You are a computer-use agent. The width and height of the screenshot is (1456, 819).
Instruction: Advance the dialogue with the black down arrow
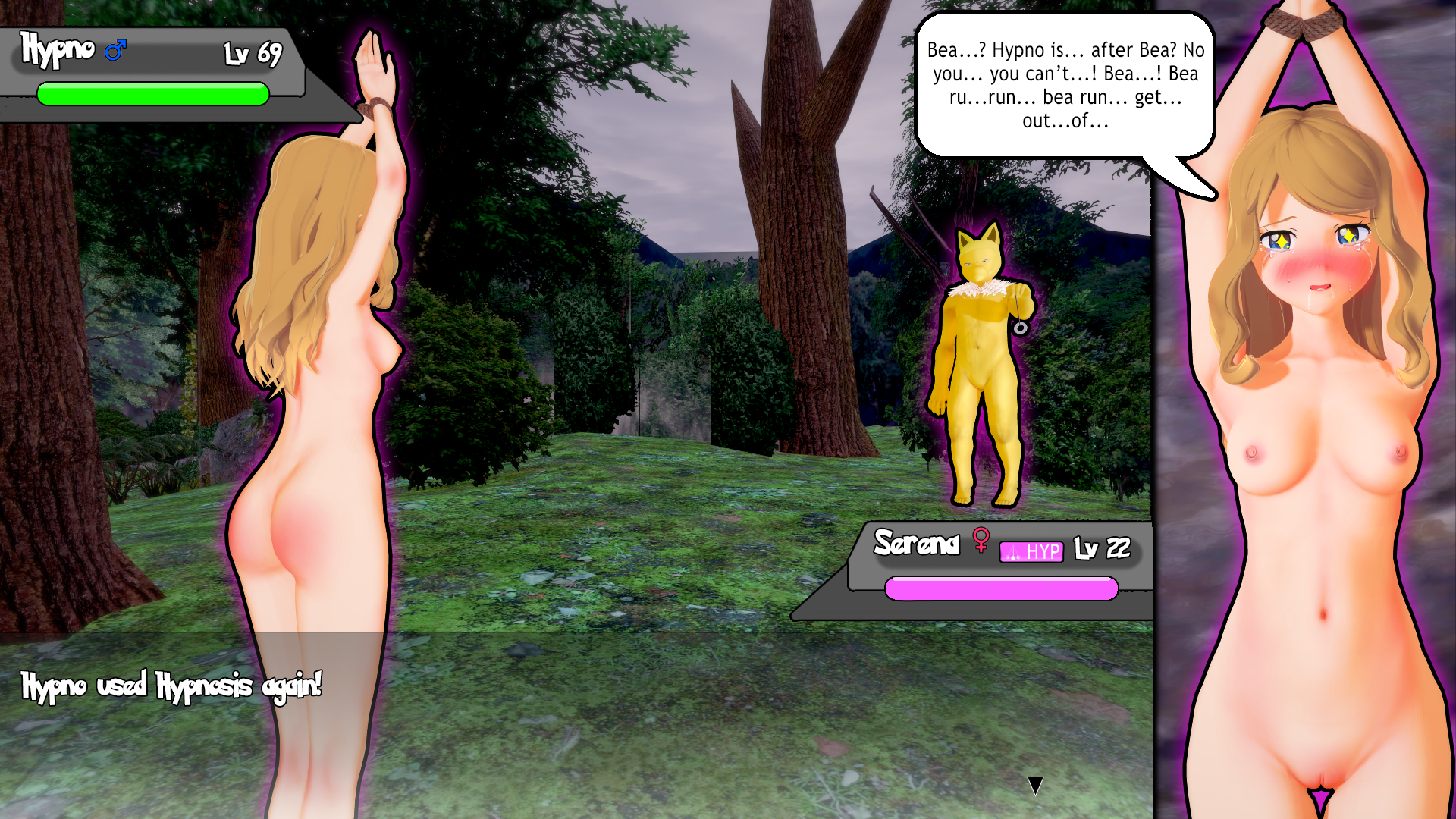1035,785
